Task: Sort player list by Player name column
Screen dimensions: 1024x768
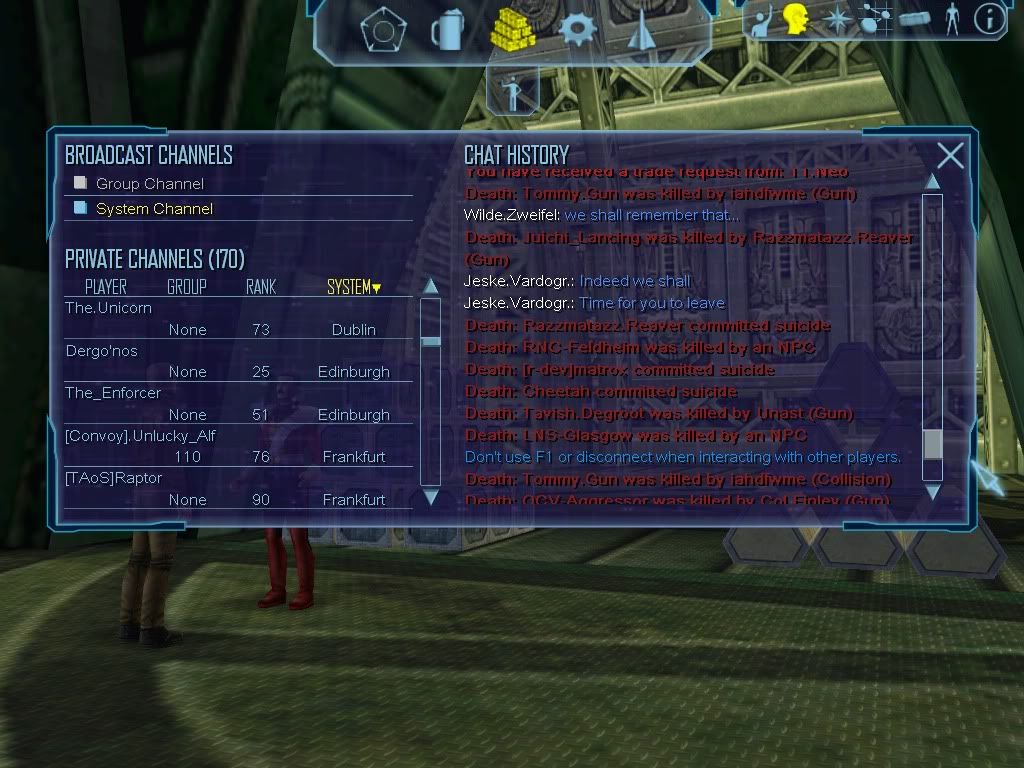Action: (106, 288)
